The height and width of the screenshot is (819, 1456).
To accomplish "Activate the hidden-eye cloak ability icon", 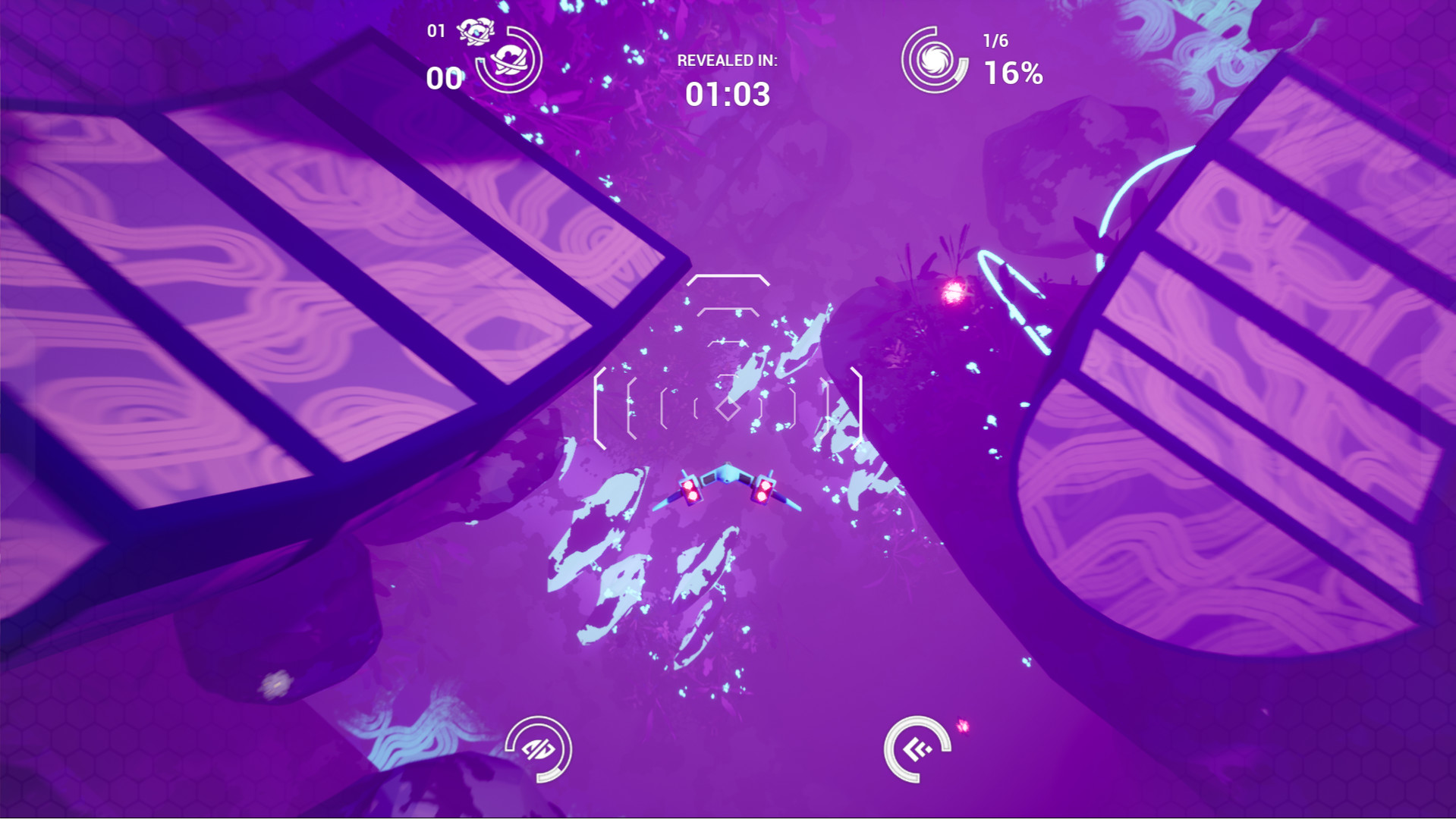I will (x=539, y=751).
